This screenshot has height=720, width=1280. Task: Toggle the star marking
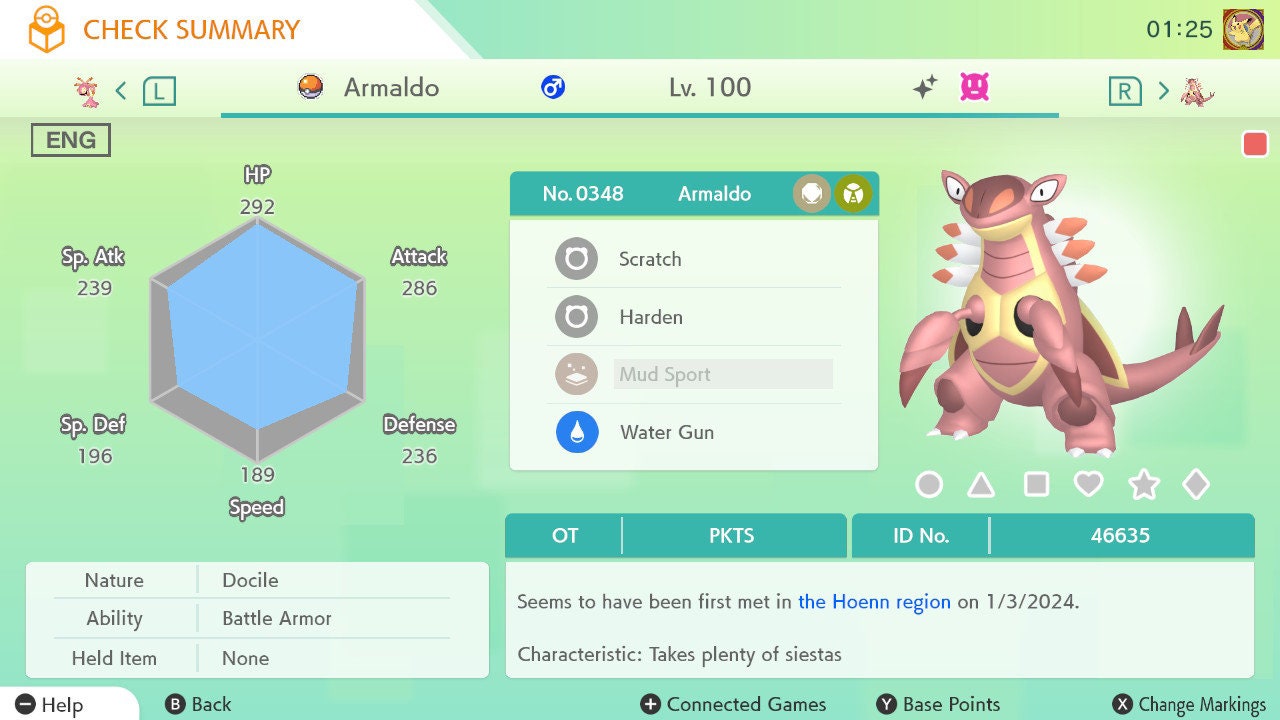point(1143,485)
